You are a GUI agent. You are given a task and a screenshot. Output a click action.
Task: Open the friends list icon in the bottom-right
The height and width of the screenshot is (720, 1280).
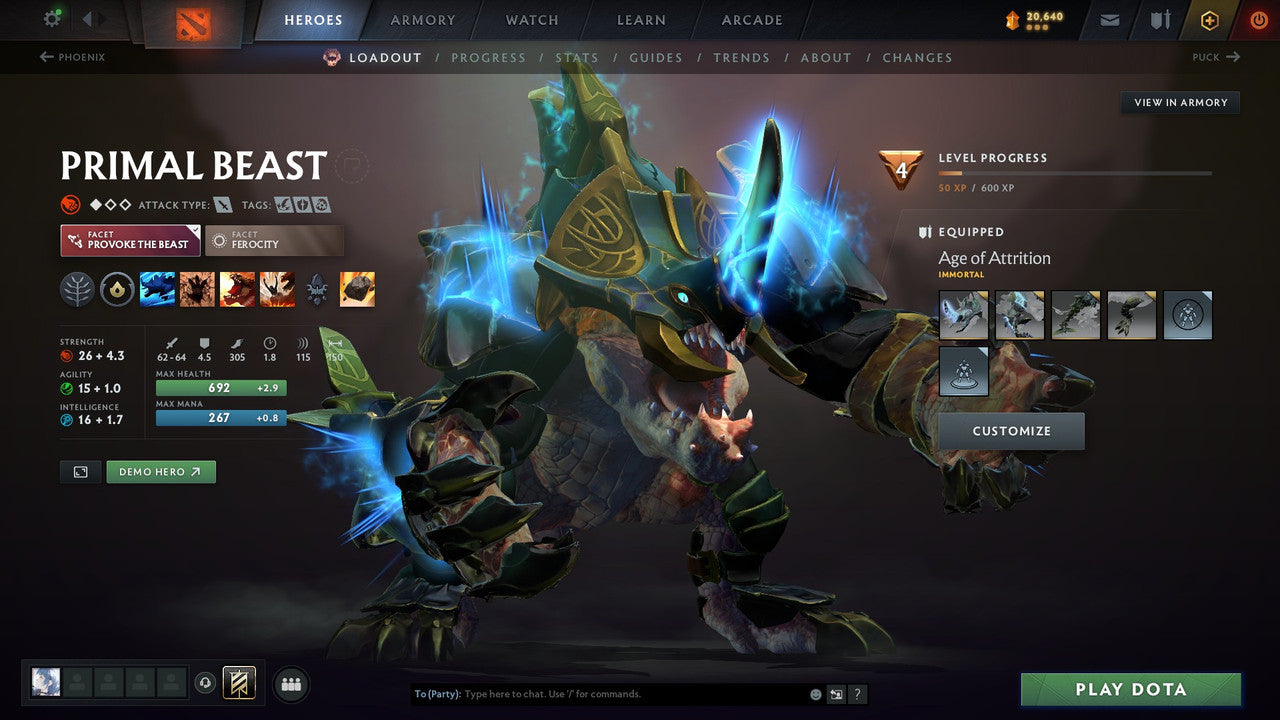(x=290, y=684)
